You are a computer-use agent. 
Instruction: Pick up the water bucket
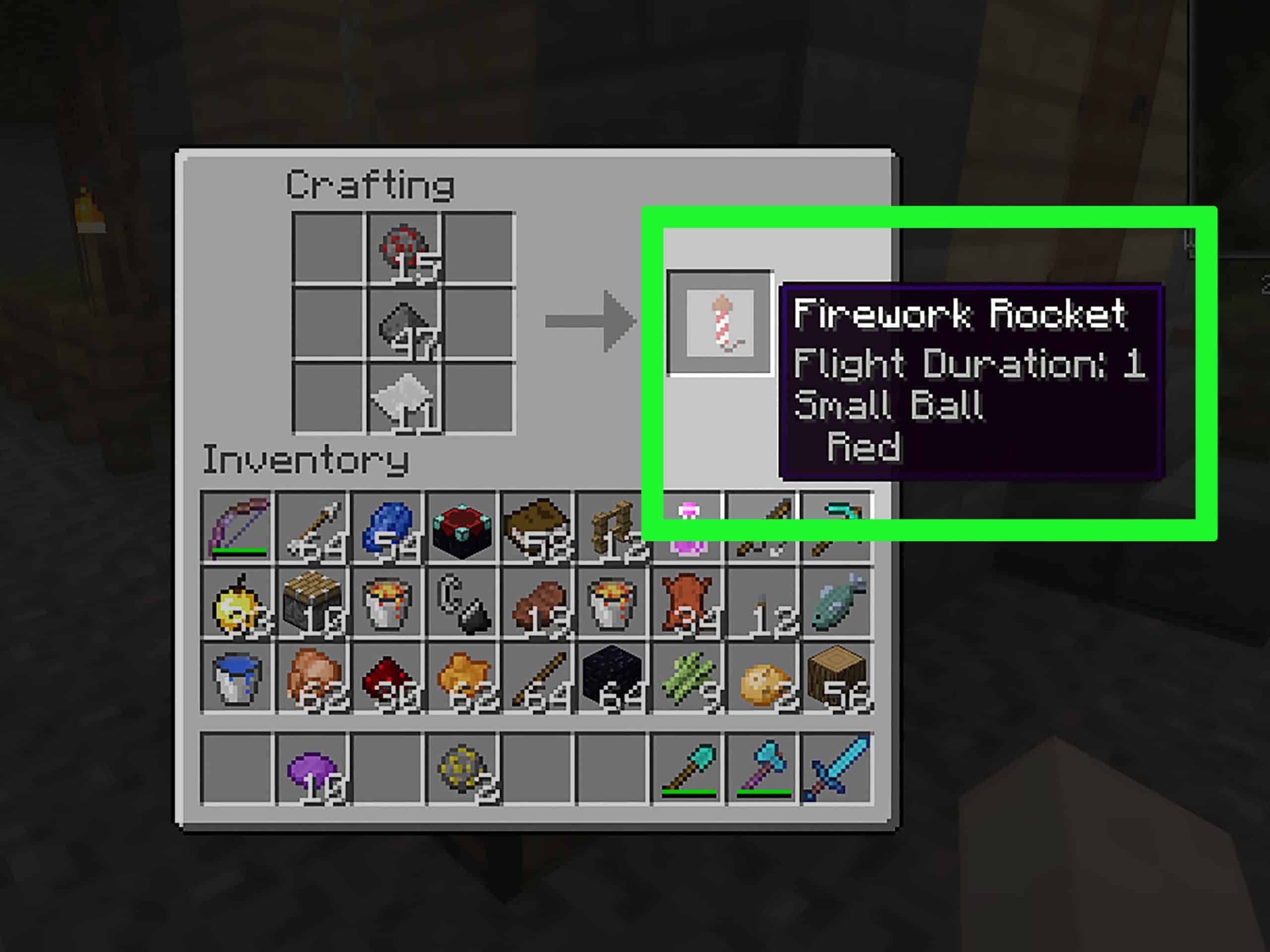[x=238, y=678]
